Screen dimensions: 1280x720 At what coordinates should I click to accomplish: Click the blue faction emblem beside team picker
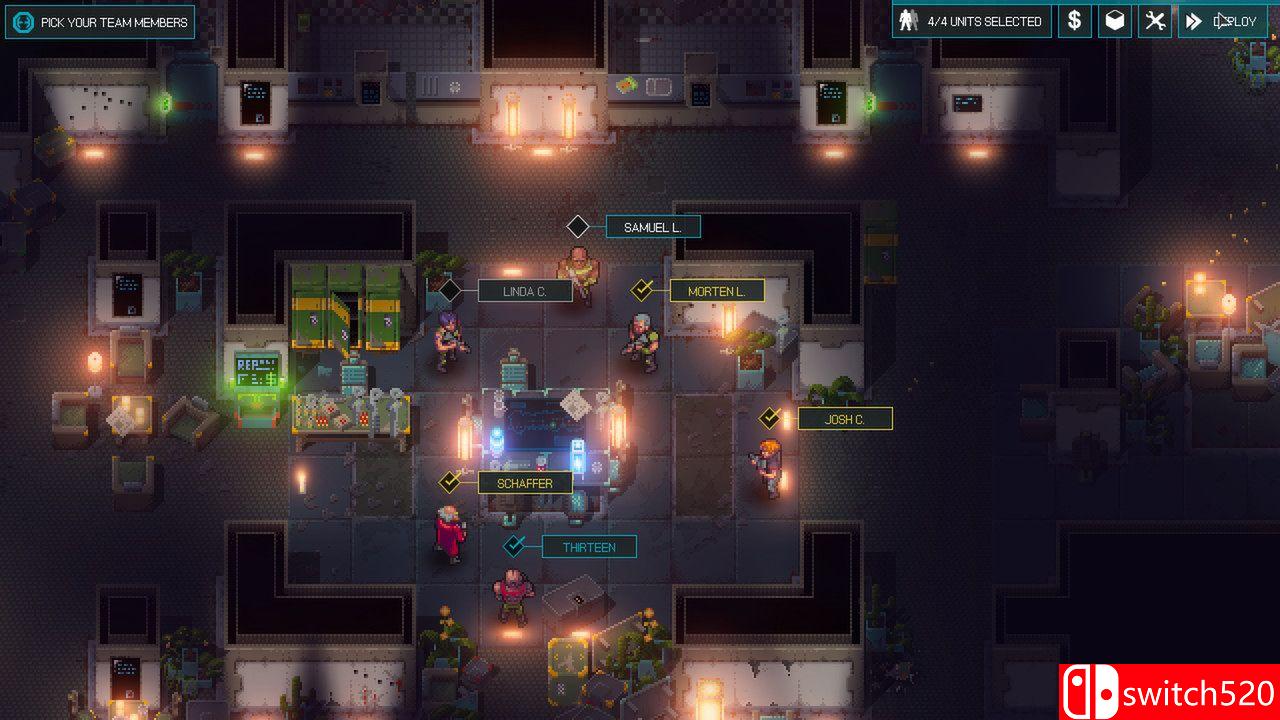22,21
